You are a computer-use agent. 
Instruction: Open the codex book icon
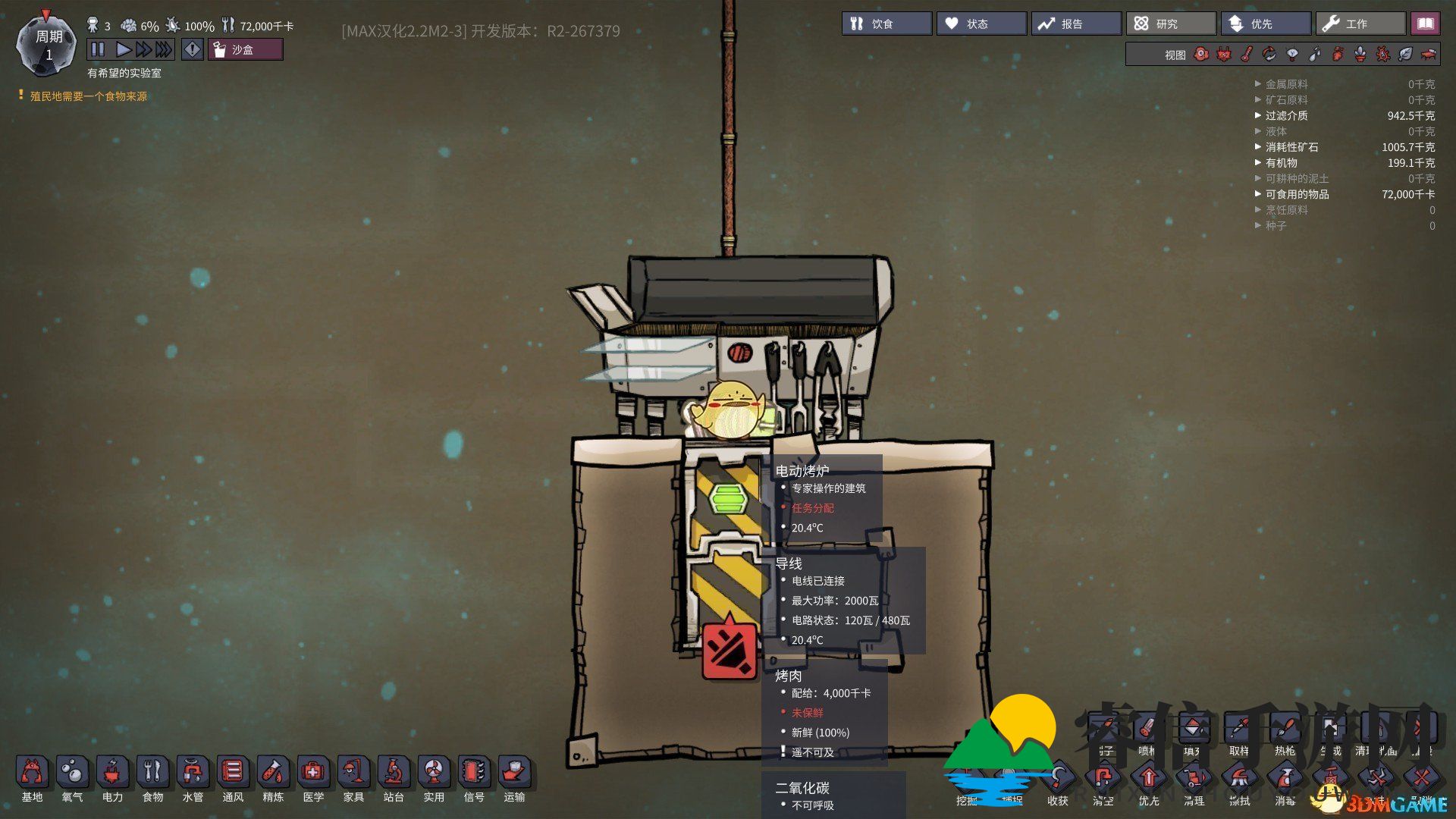[x=1425, y=24]
